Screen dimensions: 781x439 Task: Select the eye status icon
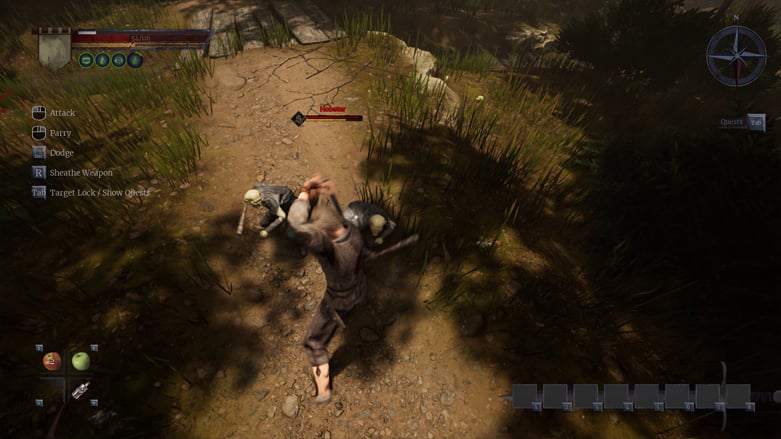click(118, 60)
